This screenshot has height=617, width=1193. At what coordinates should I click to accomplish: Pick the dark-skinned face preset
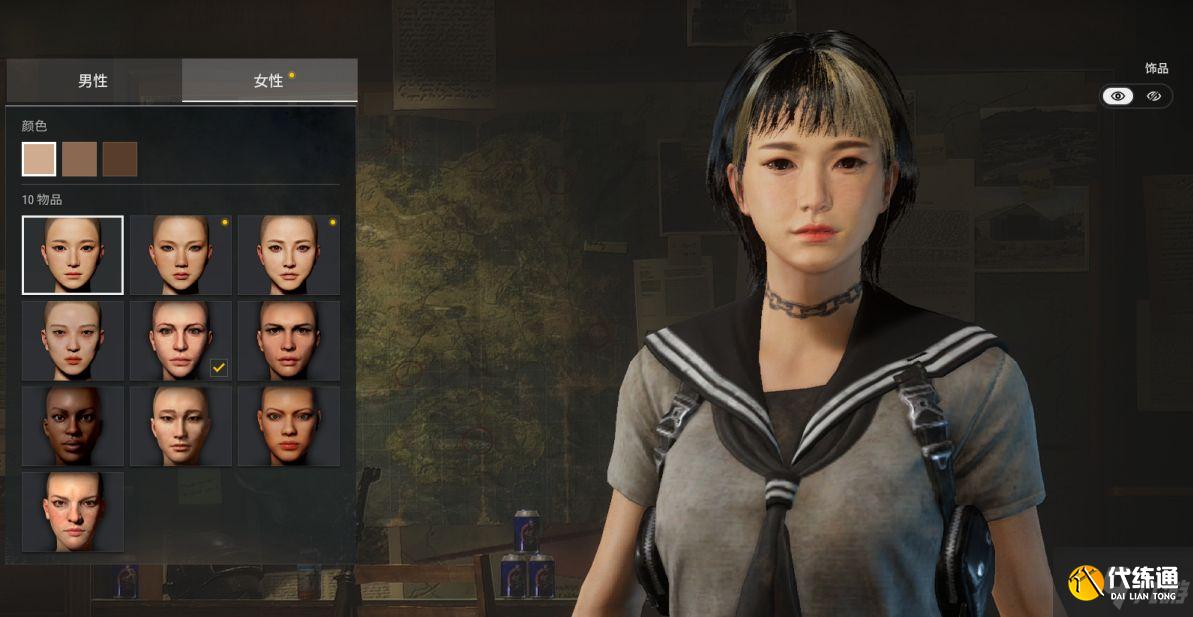[x=73, y=426]
